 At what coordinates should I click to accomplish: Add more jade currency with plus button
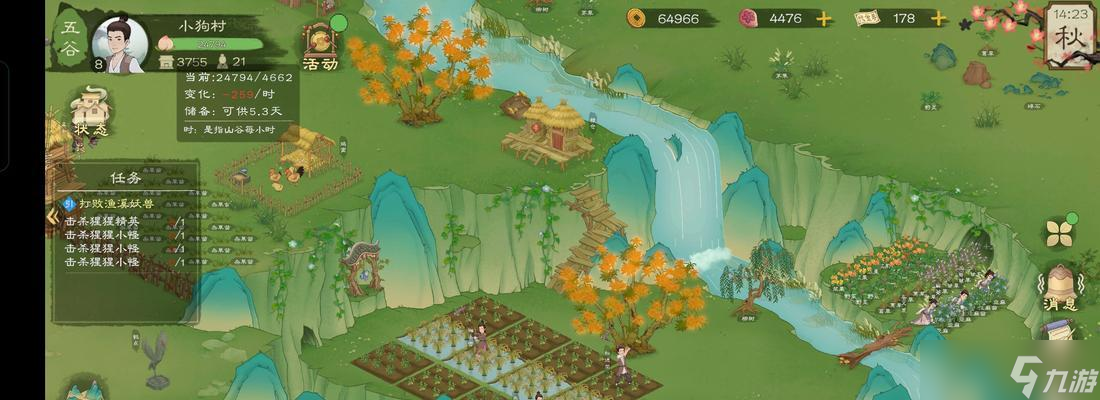pyautogui.click(x=823, y=18)
